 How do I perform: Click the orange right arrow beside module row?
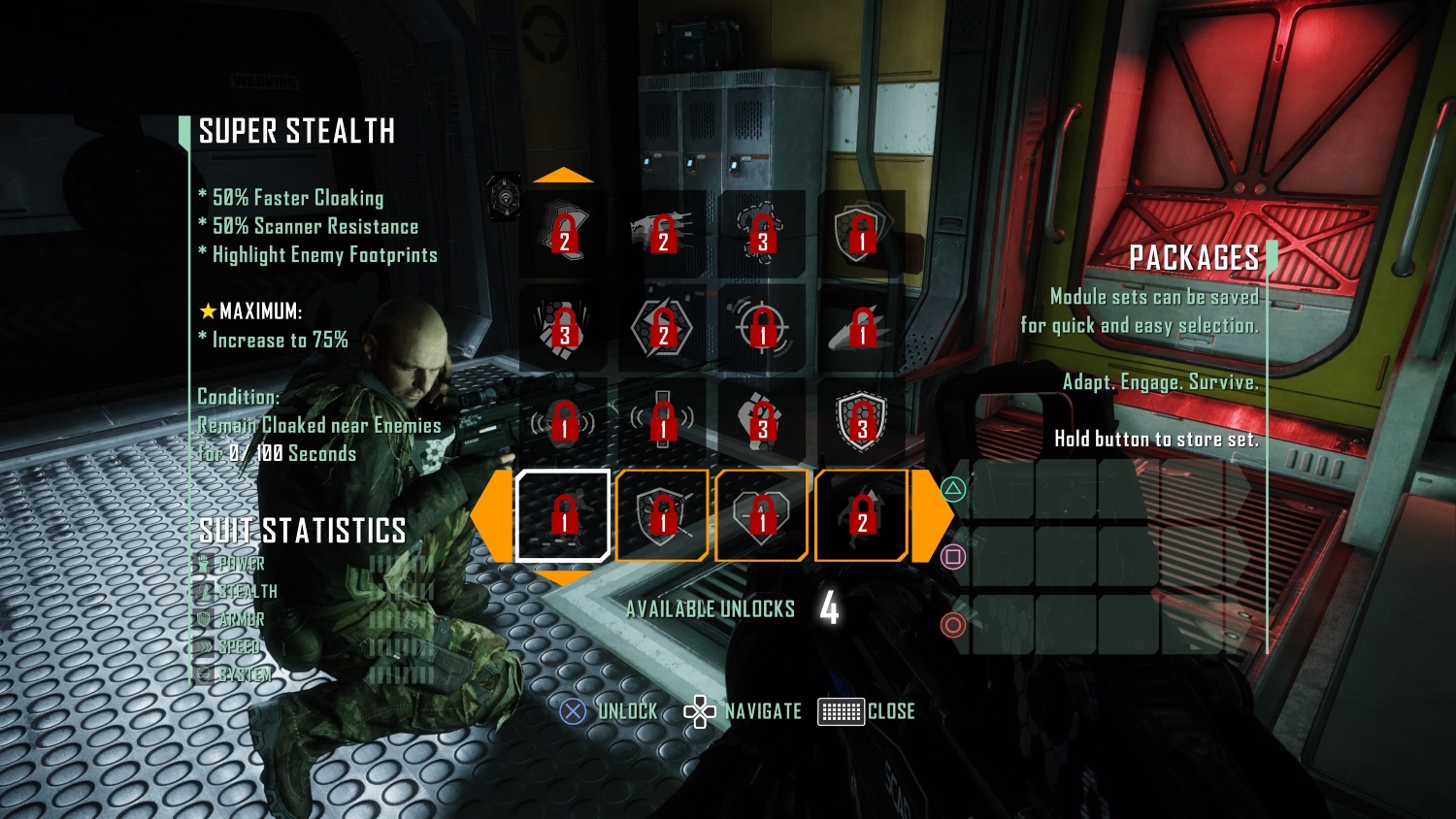[931, 515]
